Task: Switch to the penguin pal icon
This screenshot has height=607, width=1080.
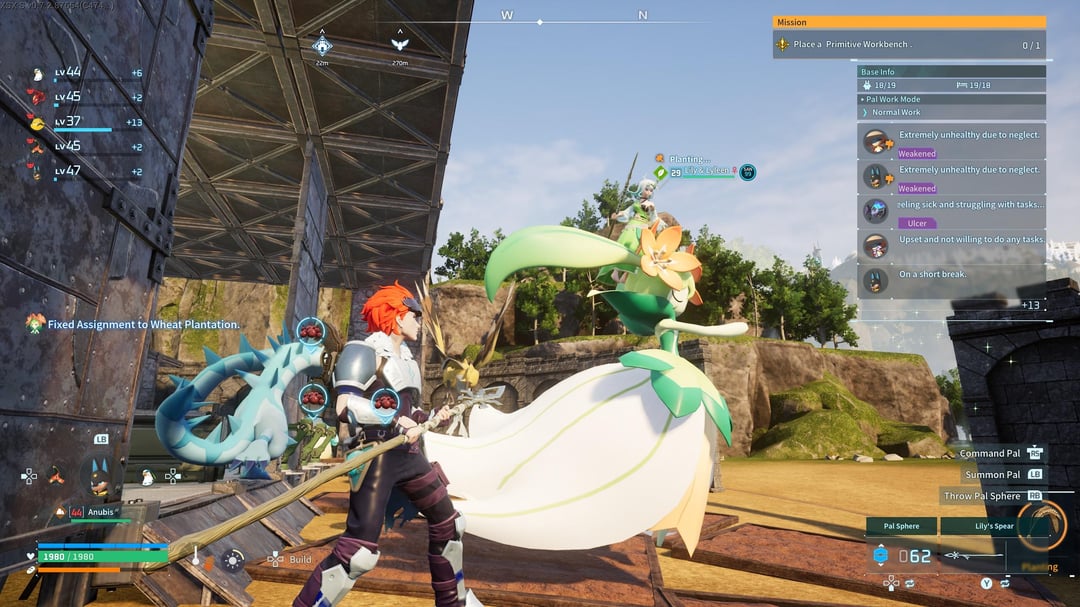Action: 148,477
